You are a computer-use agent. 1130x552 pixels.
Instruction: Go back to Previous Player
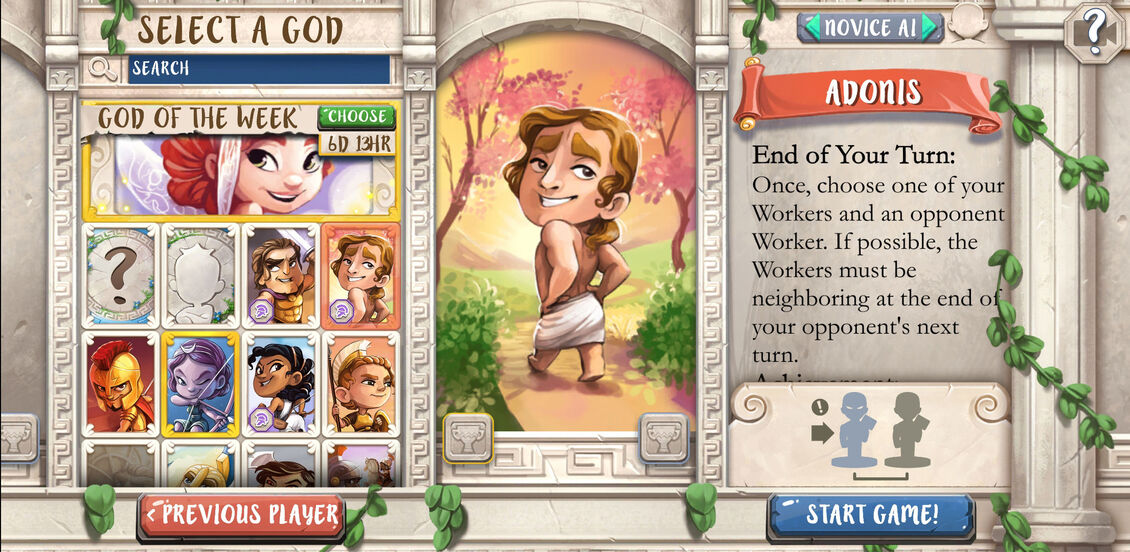(242, 516)
